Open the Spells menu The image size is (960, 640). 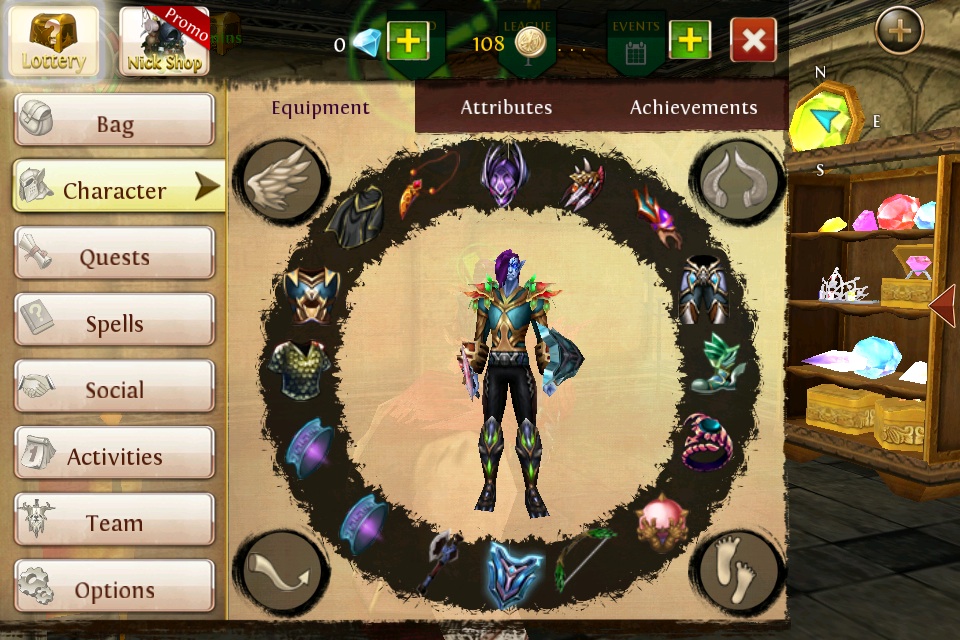coord(114,324)
